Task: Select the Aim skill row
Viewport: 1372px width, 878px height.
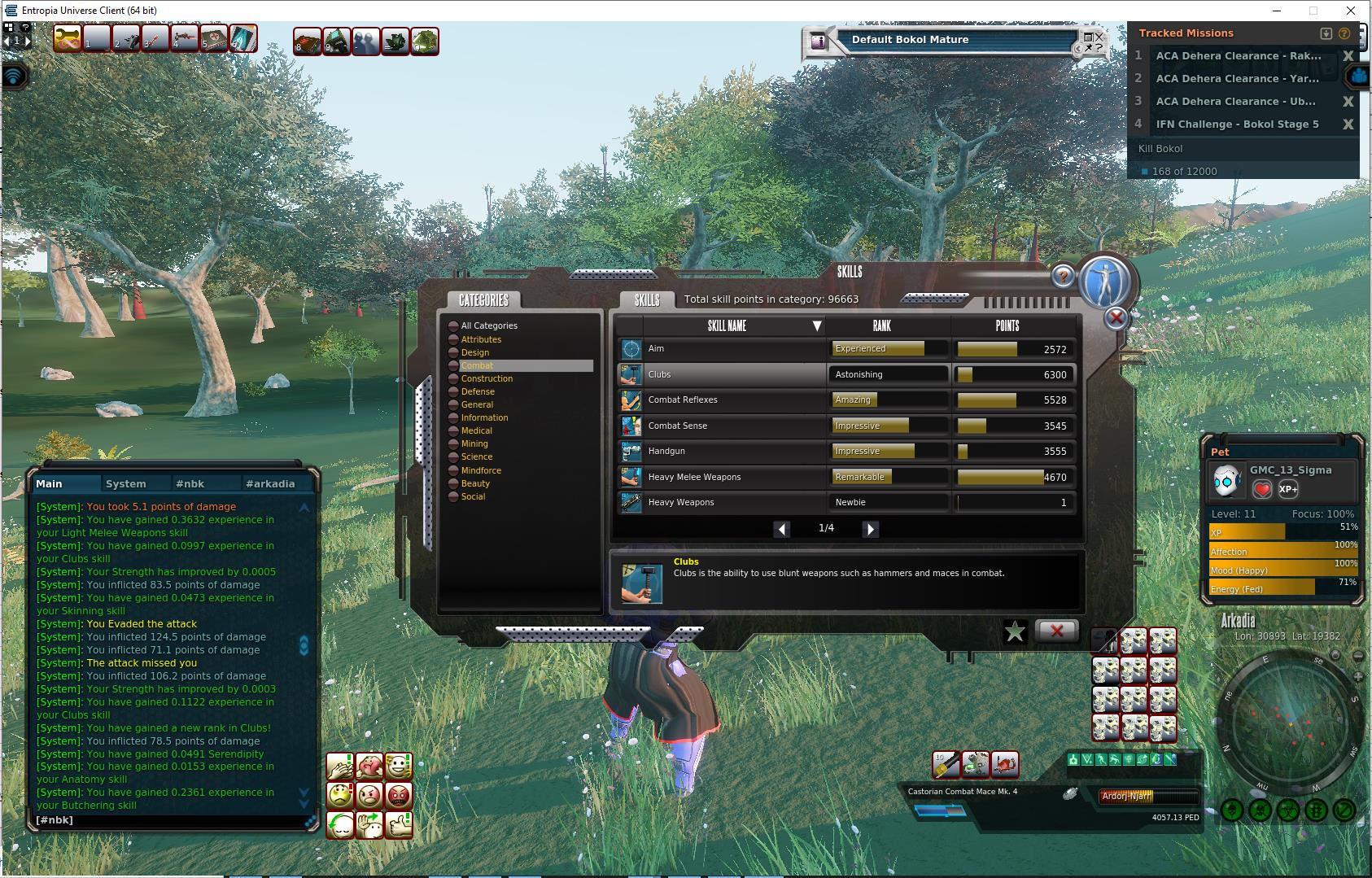Action: point(720,349)
